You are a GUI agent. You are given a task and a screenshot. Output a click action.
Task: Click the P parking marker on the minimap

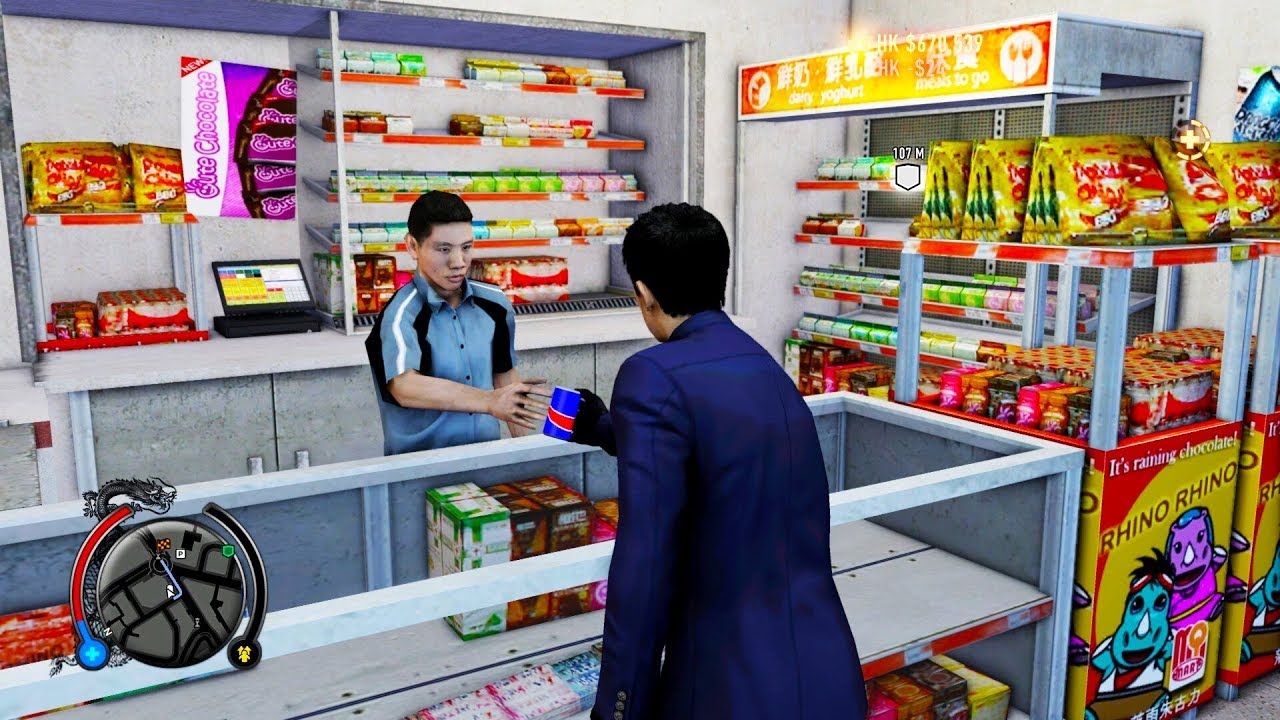tap(180, 552)
